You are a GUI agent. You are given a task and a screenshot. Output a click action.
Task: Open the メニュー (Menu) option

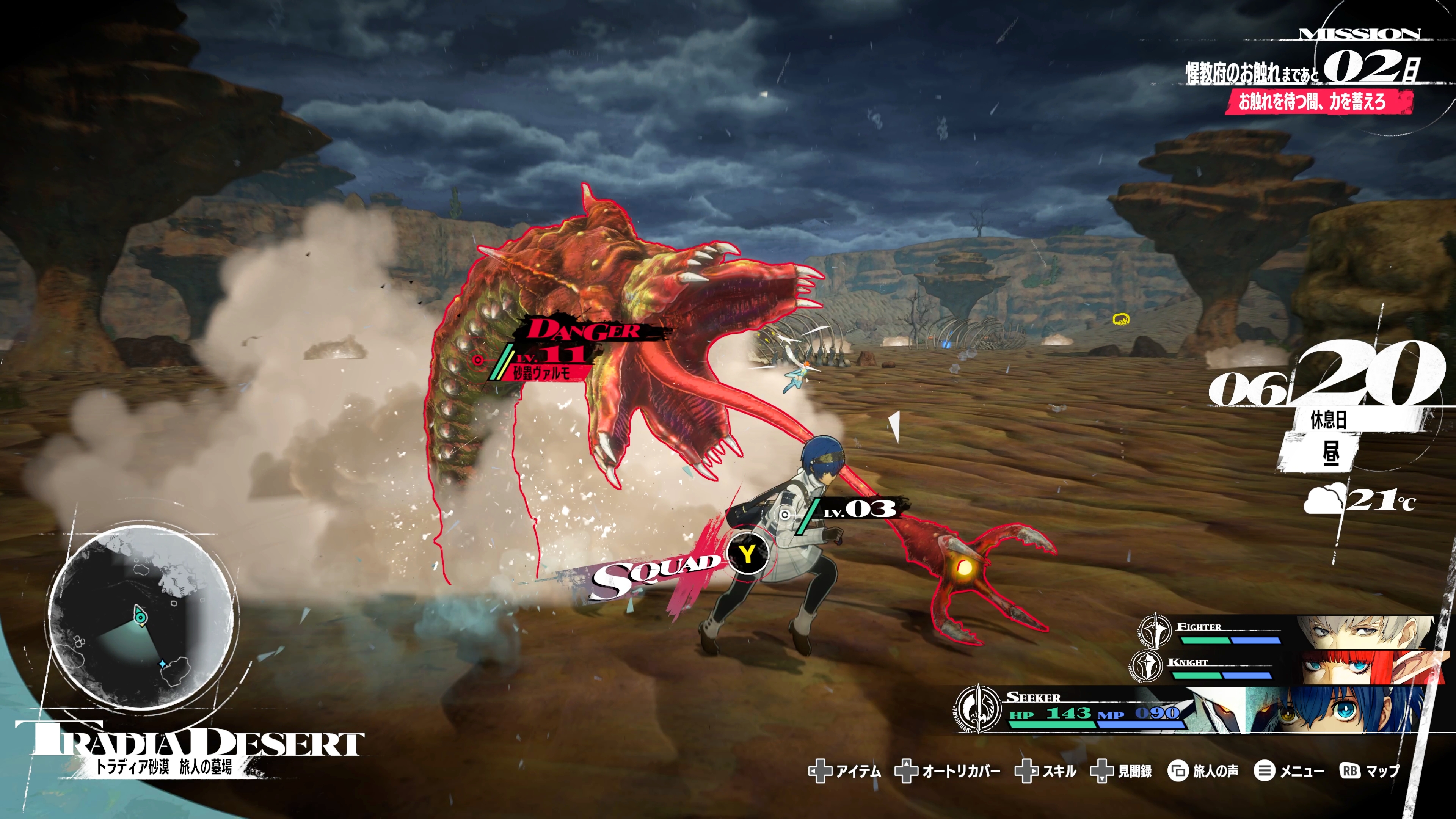click(x=1289, y=771)
